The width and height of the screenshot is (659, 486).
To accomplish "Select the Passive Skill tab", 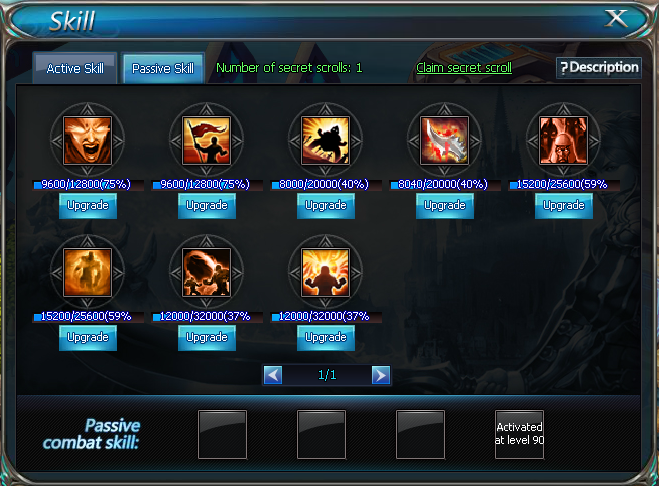I will (164, 69).
